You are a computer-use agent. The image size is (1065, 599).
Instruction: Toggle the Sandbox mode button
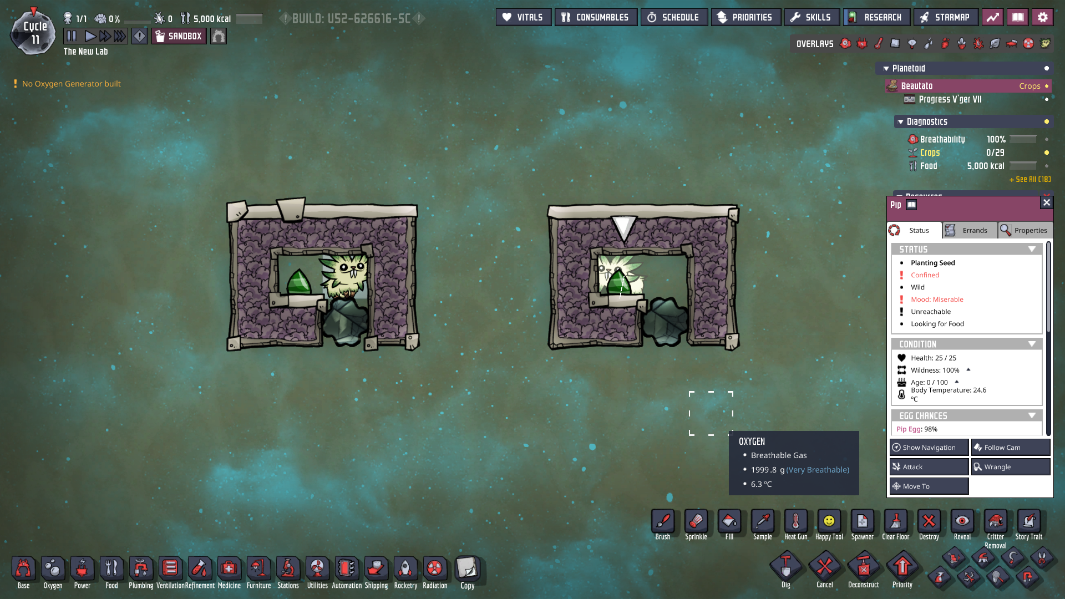(x=179, y=36)
